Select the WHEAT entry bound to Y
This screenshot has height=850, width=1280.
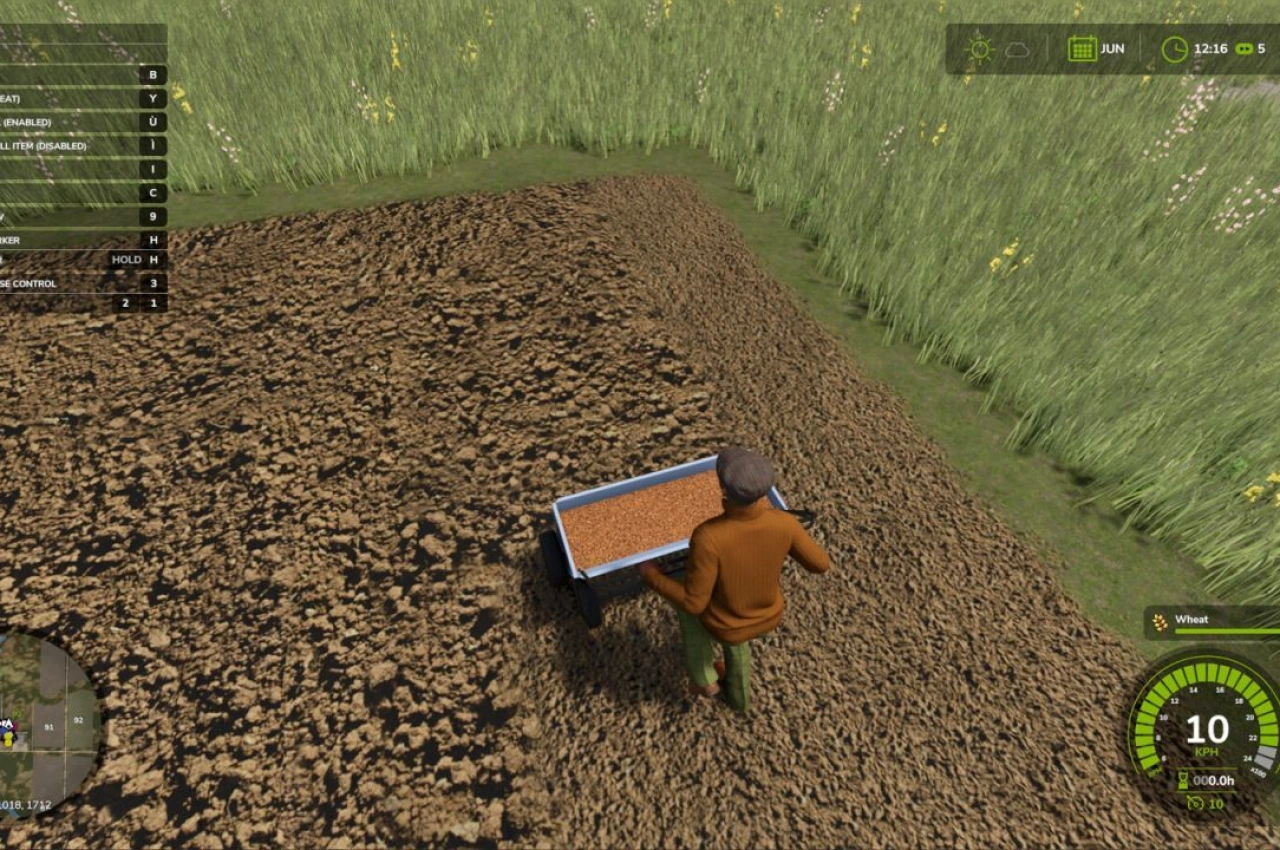150,97
